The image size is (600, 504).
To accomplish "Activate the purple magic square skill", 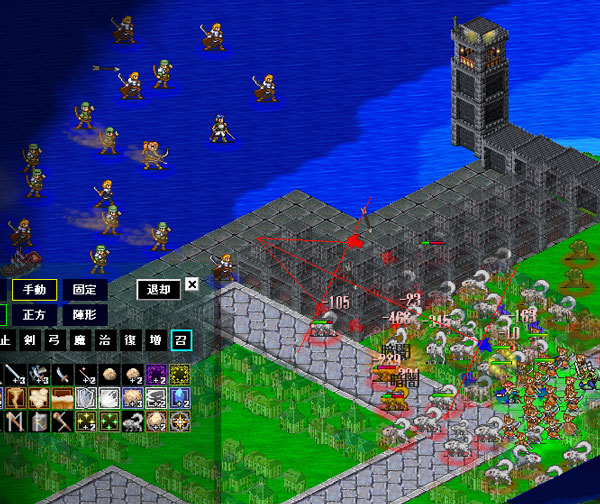I will (x=157, y=374).
